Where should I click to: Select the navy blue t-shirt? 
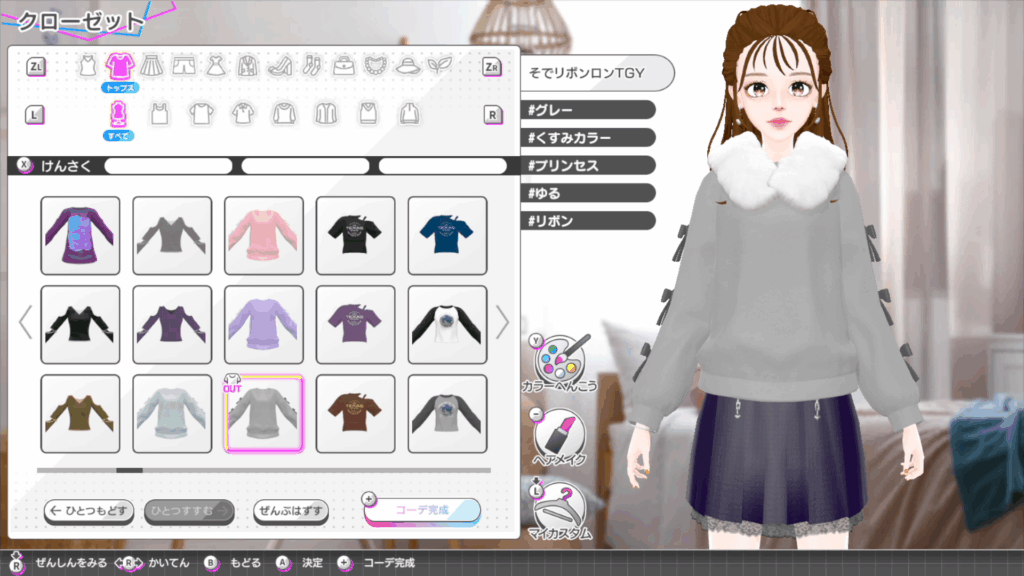pyautogui.click(x=447, y=235)
